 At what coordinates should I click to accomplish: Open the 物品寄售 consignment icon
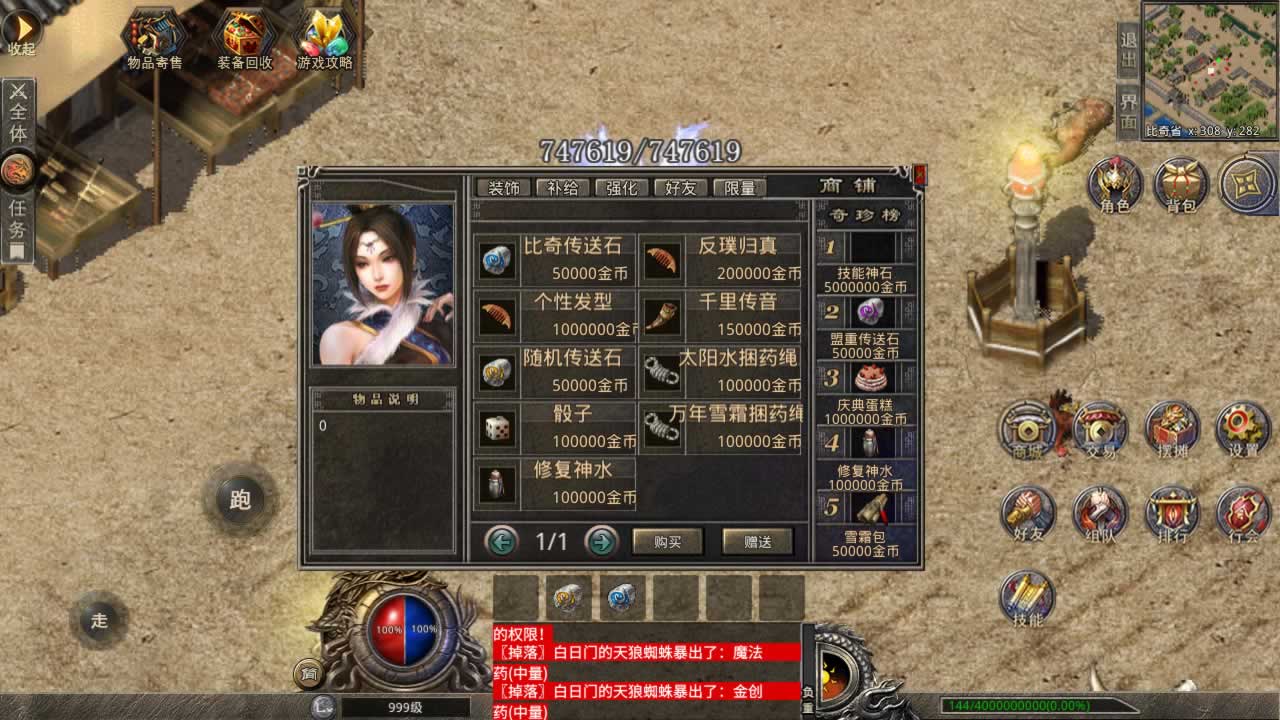[154, 40]
